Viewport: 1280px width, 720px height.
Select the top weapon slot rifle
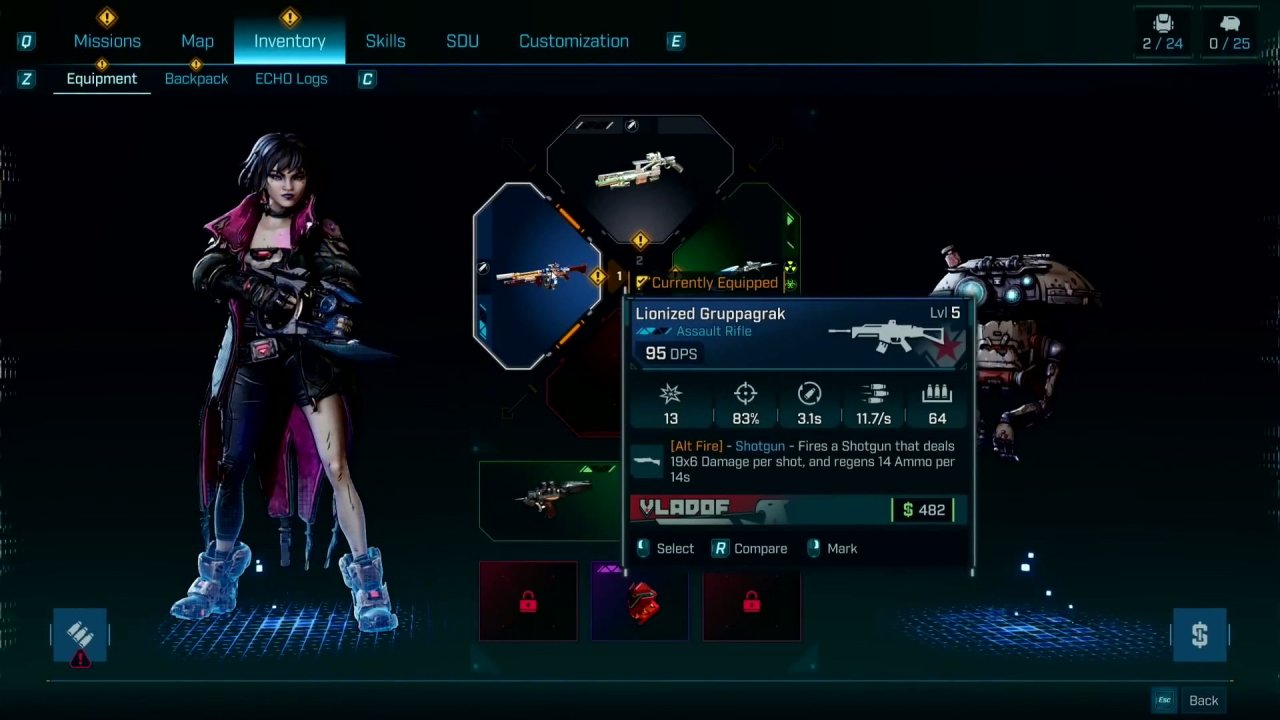click(640, 170)
